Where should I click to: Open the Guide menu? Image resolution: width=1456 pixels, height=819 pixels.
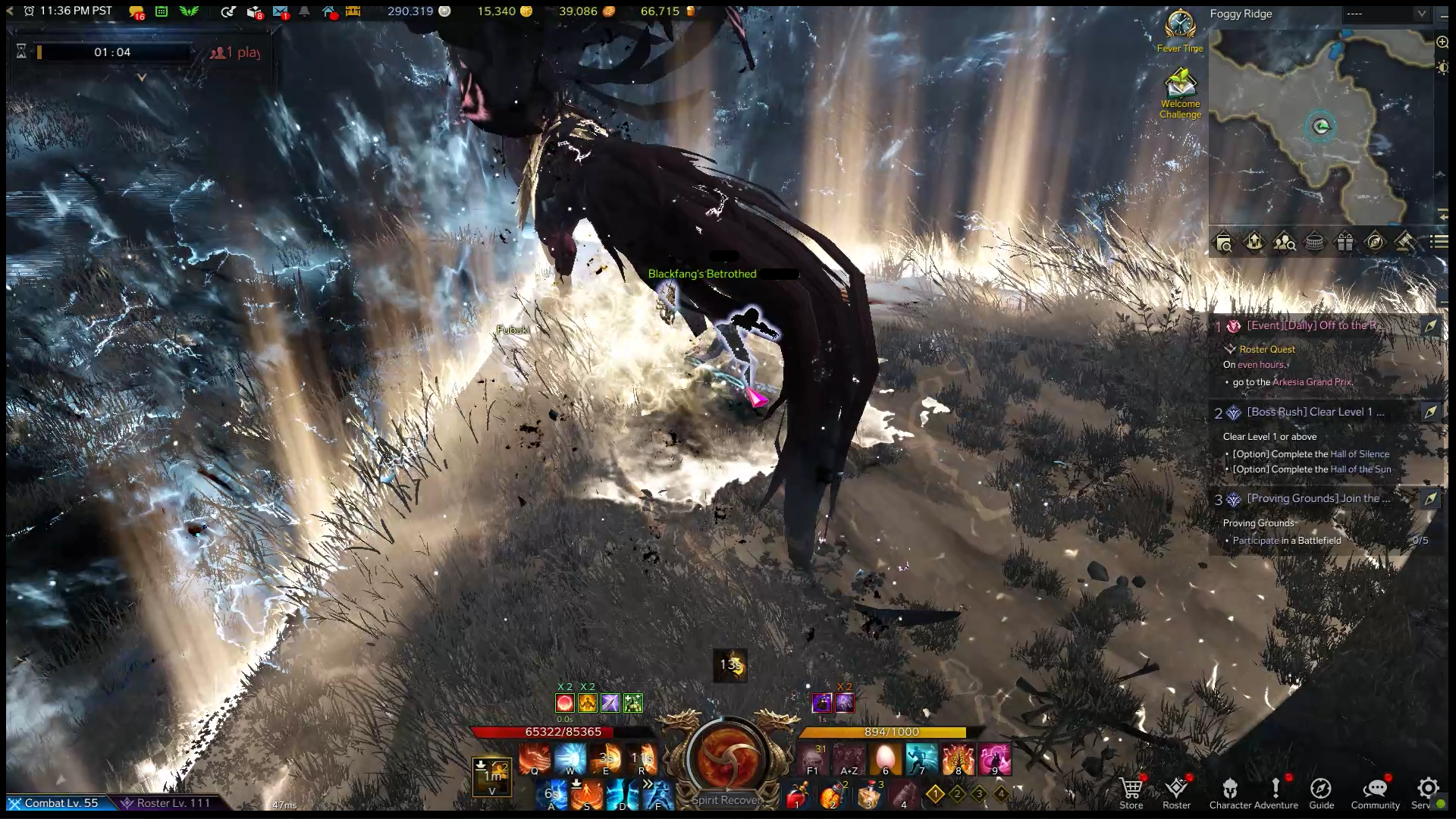(1321, 791)
